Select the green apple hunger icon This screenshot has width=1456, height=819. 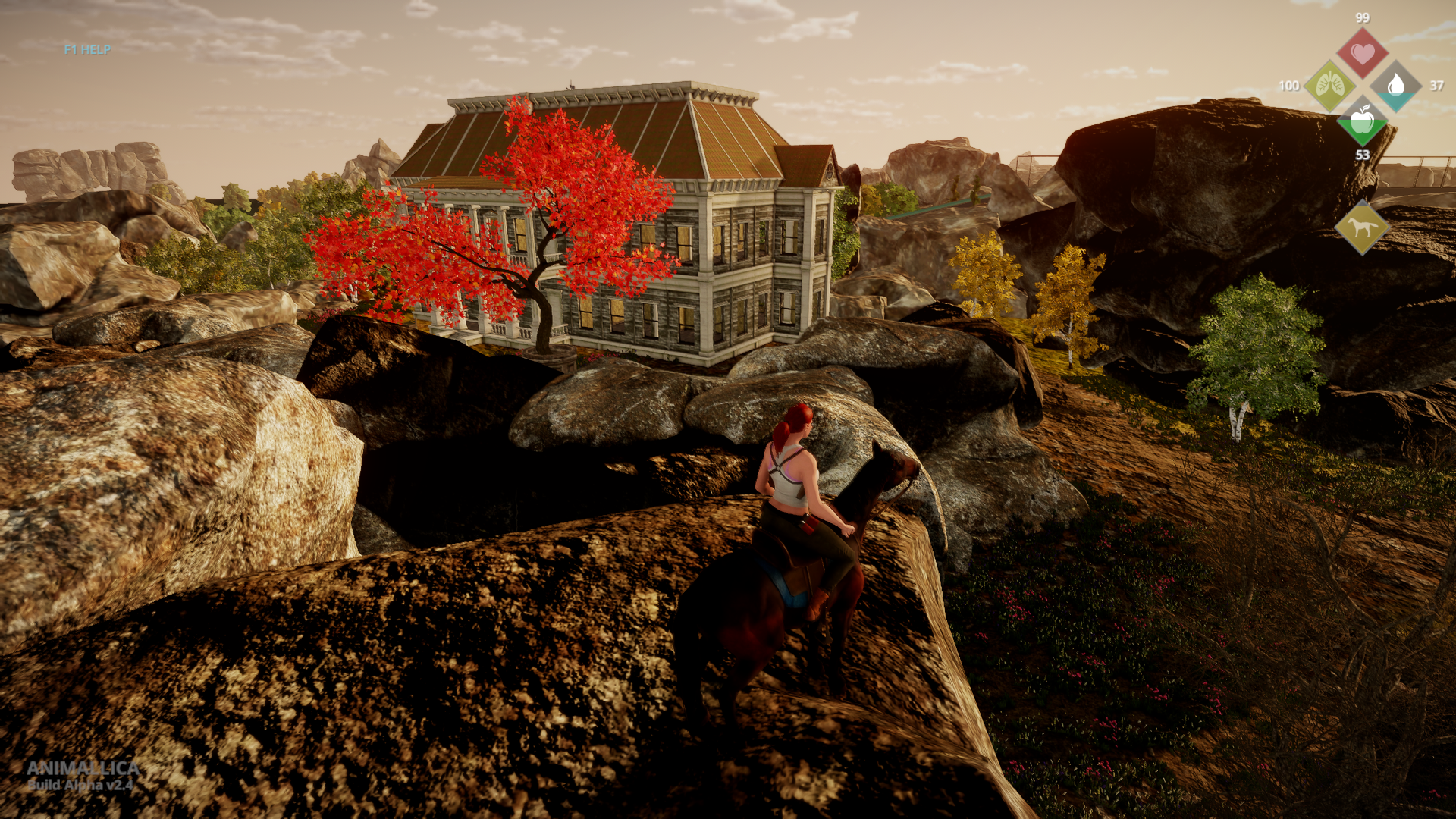coord(1362,120)
